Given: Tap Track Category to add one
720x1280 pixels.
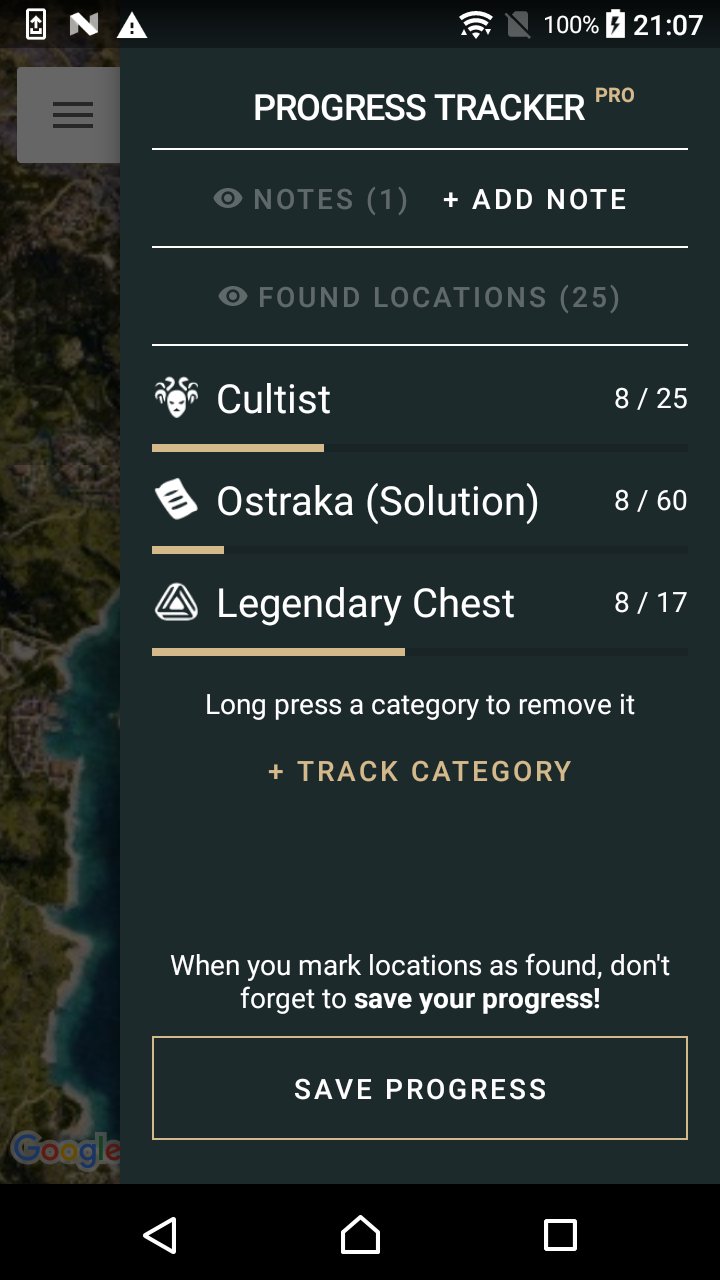Looking at the screenshot, I should tap(420, 771).
